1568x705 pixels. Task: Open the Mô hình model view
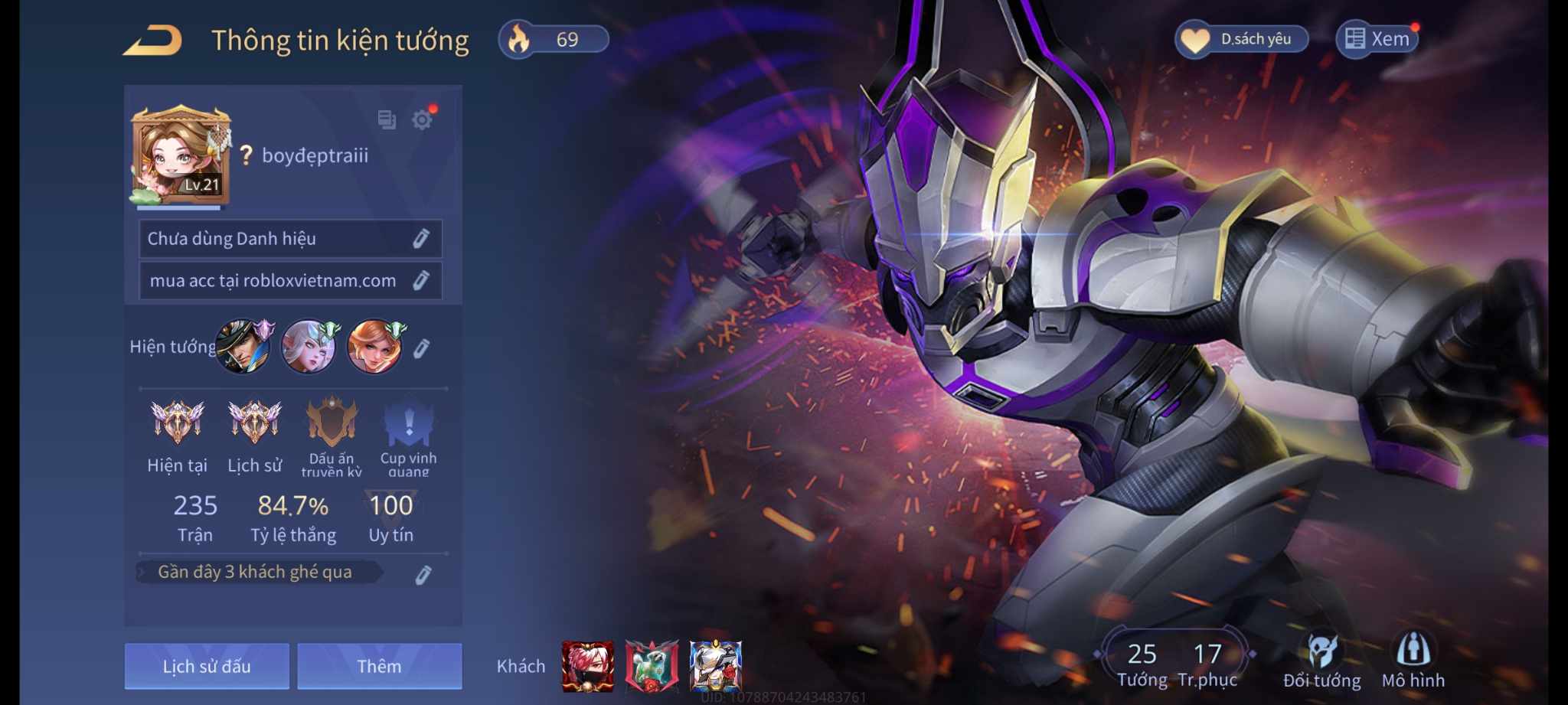[1413, 661]
